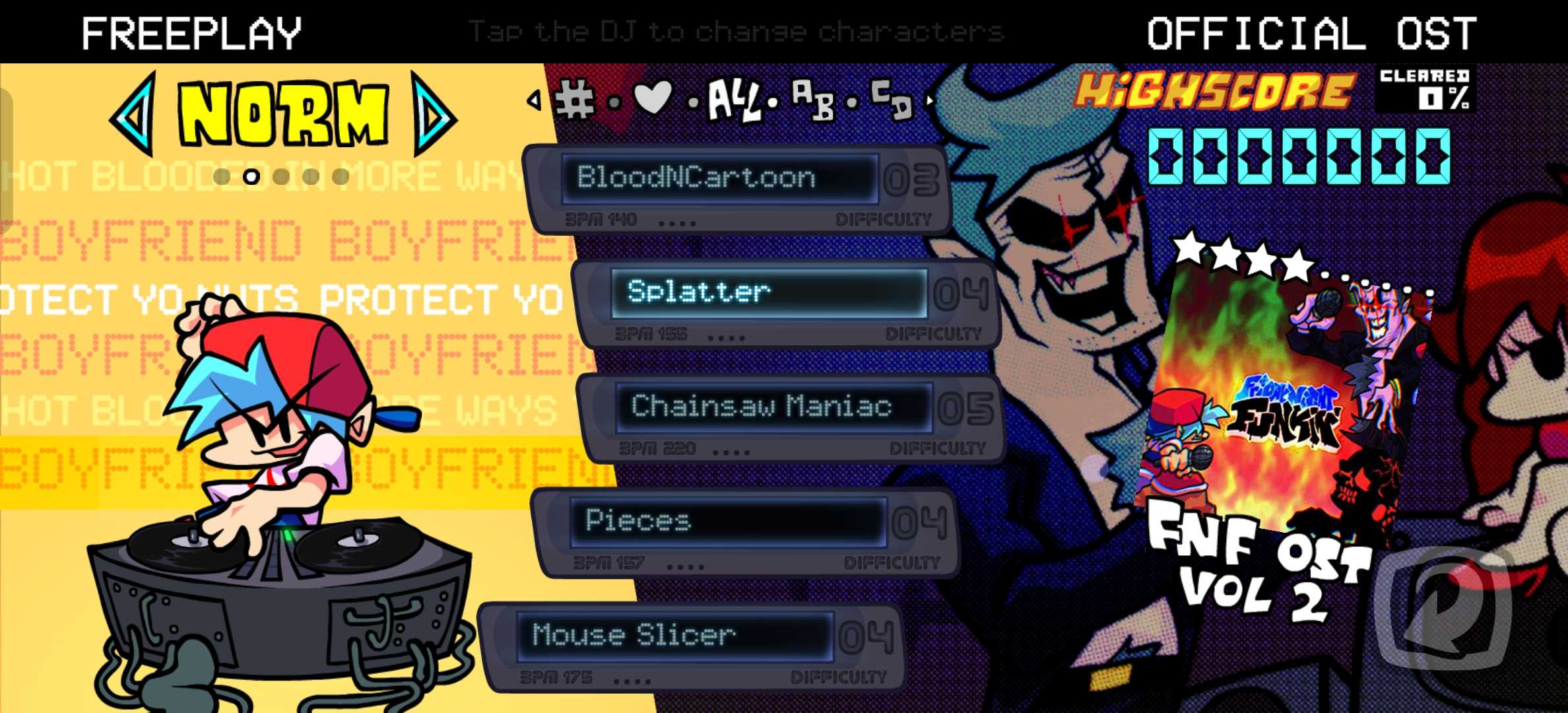Switch difficulty with the left arrow
1568x713 pixels.
pos(134,115)
